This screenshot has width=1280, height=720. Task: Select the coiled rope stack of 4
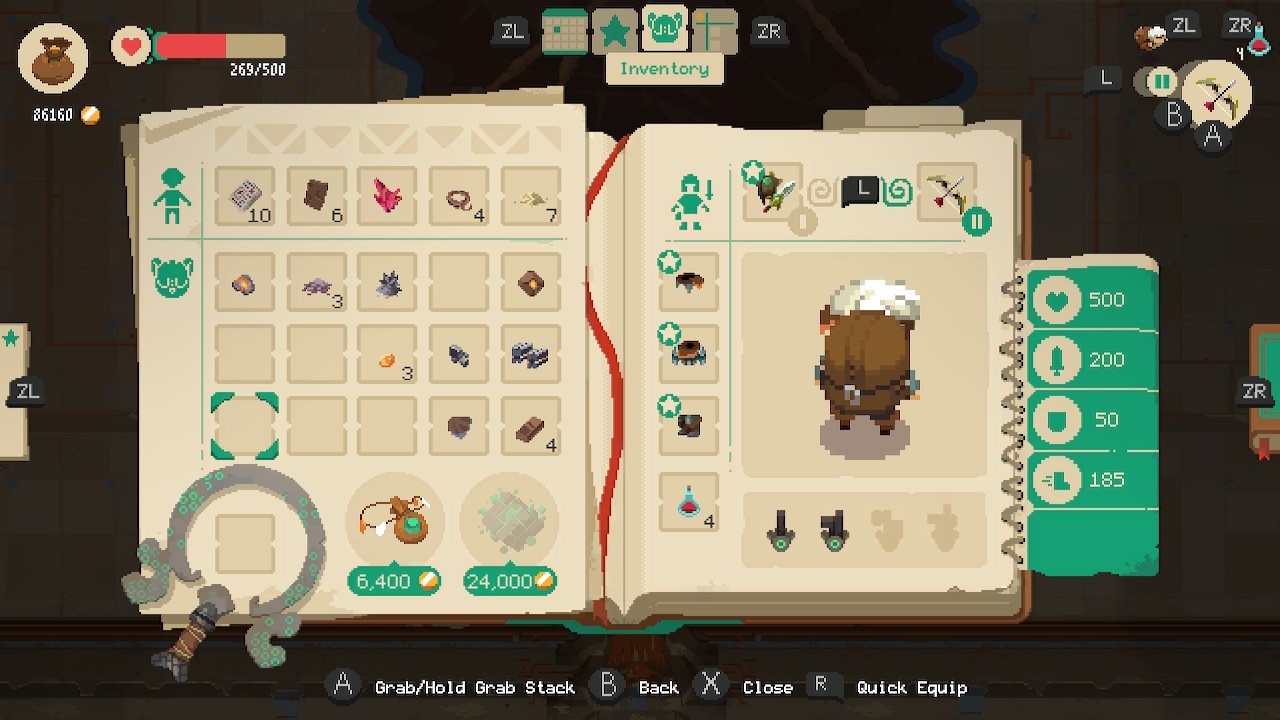pyautogui.click(x=459, y=196)
